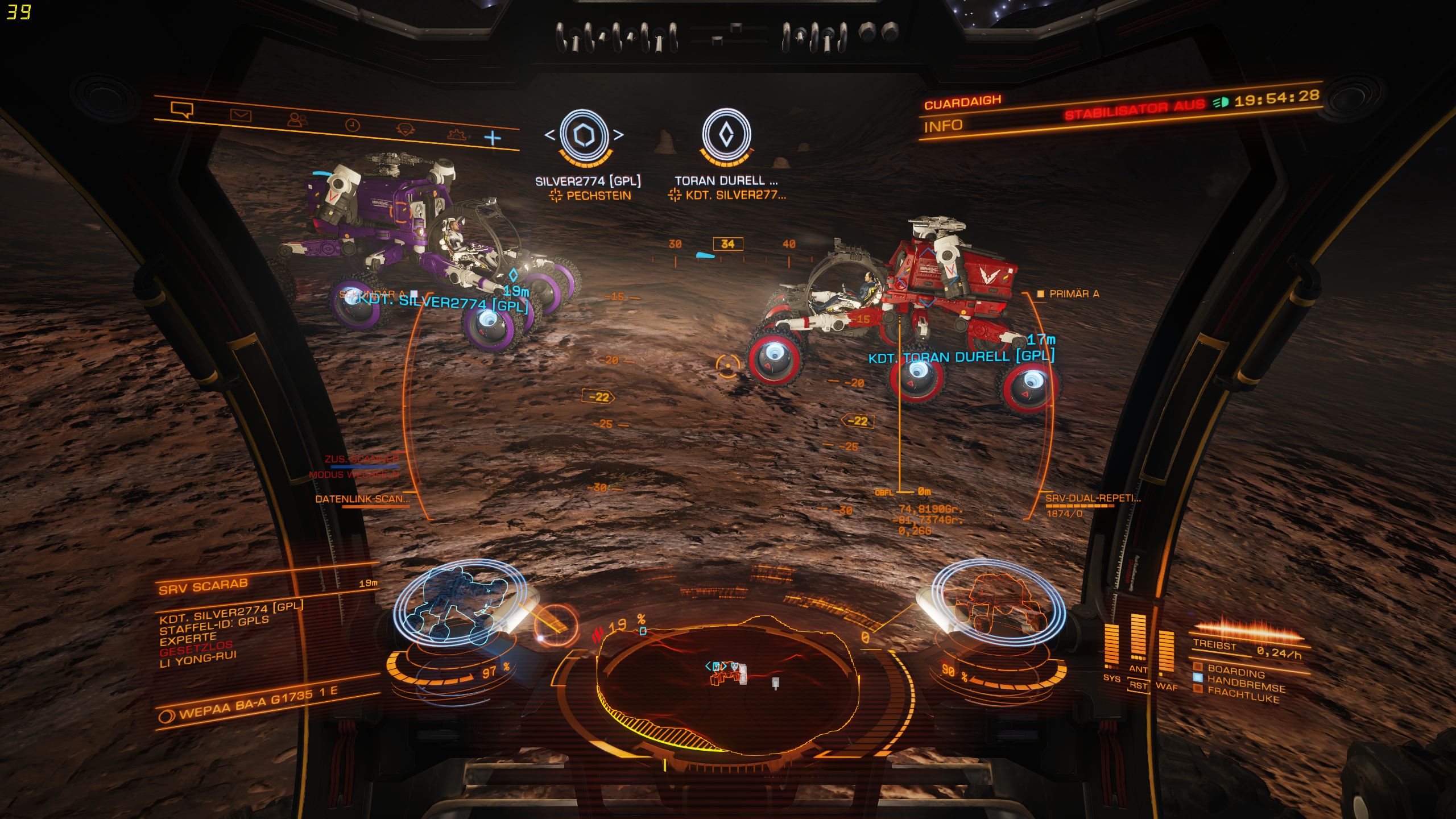Image resolution: width=1456 pixels, height=819 pixels.
Task: Open the friends and contacts tab
Action: [x=297, y=119]
